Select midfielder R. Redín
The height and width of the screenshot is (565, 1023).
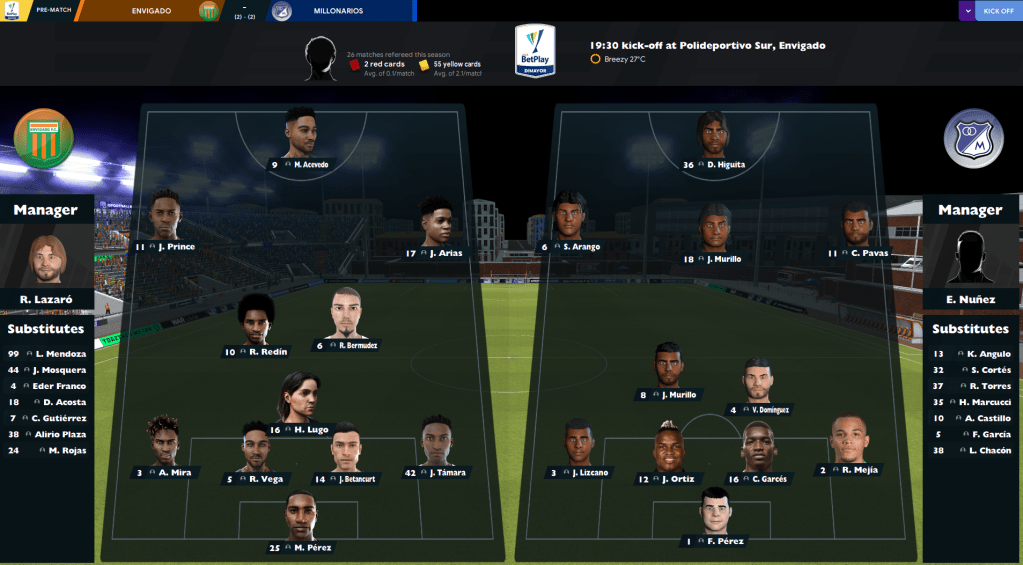[257, 326]
